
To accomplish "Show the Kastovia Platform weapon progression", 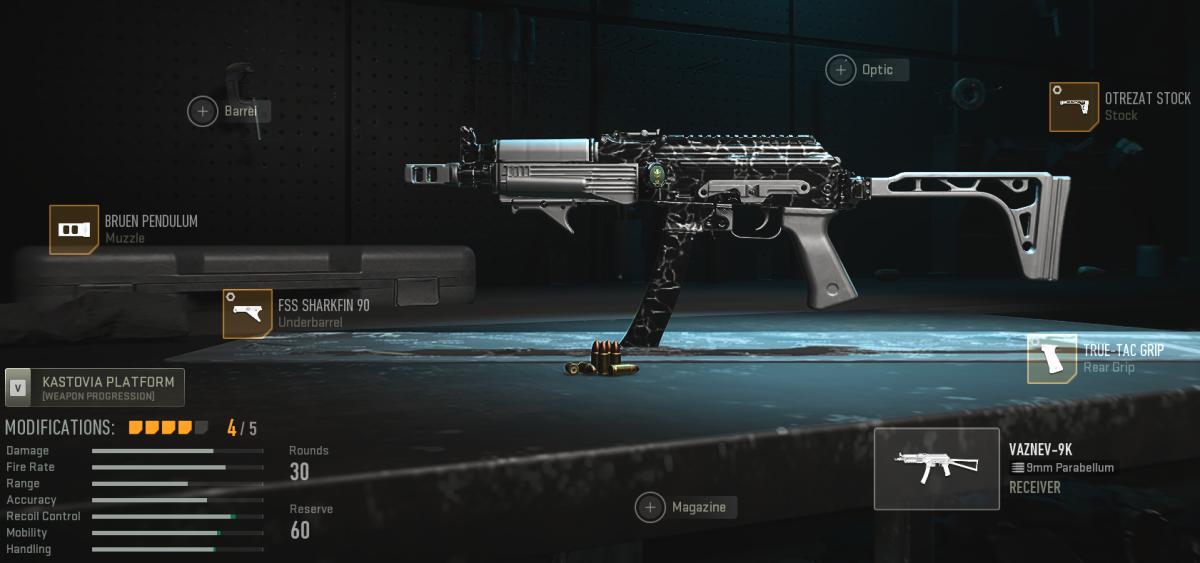I will (x=95, y=387).
